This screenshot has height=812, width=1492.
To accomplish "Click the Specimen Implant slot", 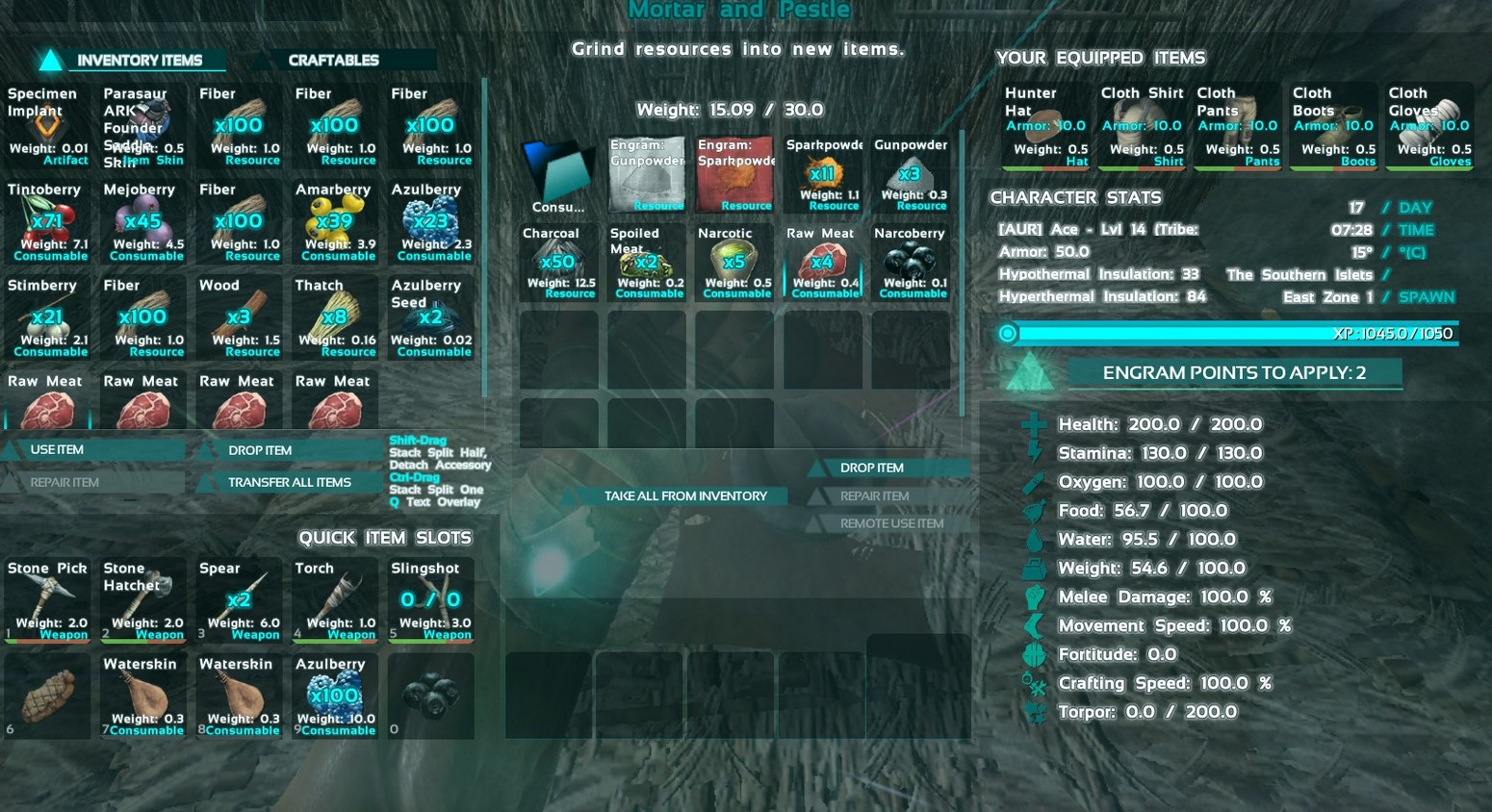I will [x=47, y=126].
